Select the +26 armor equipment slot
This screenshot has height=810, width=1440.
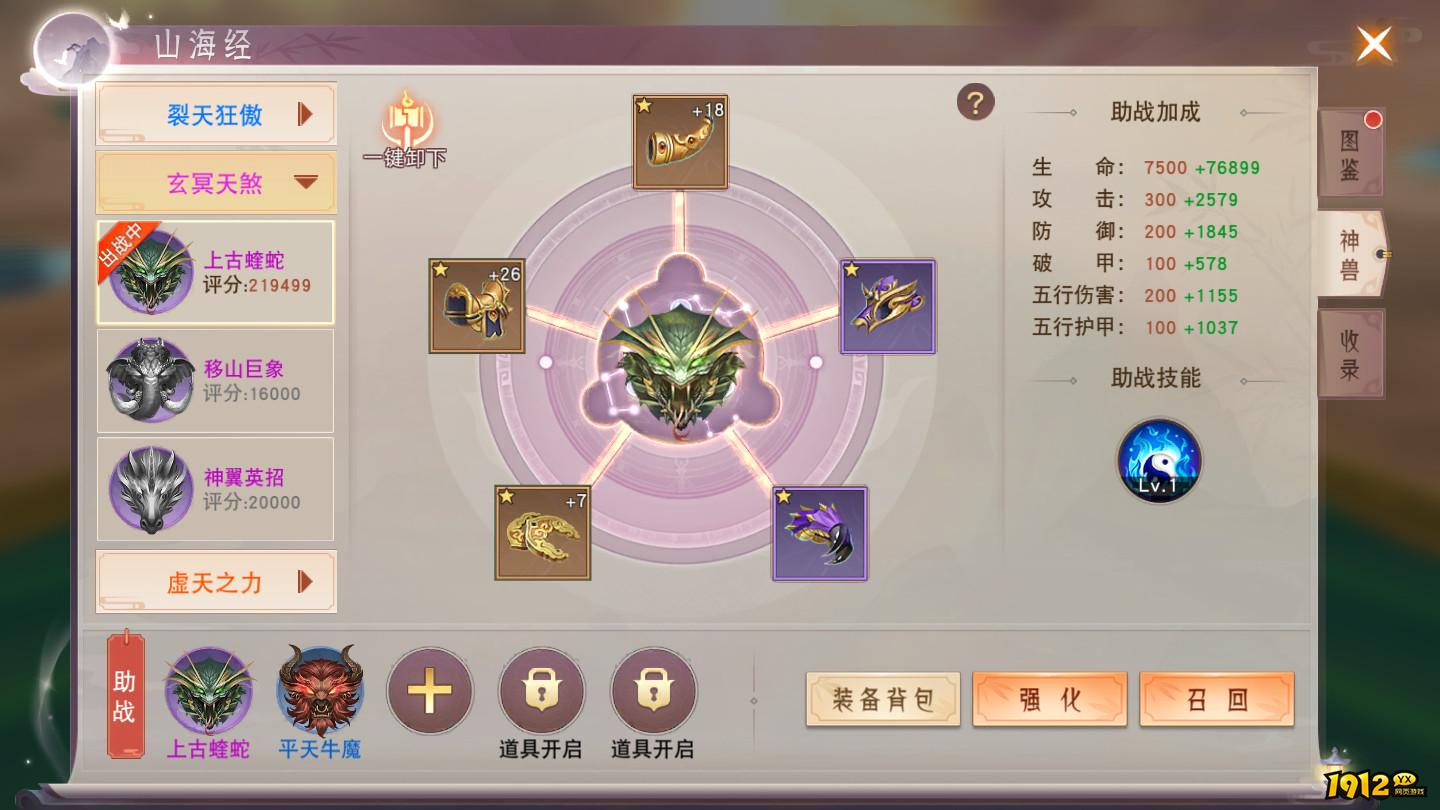pyautogui.click(x=478, y=305)
